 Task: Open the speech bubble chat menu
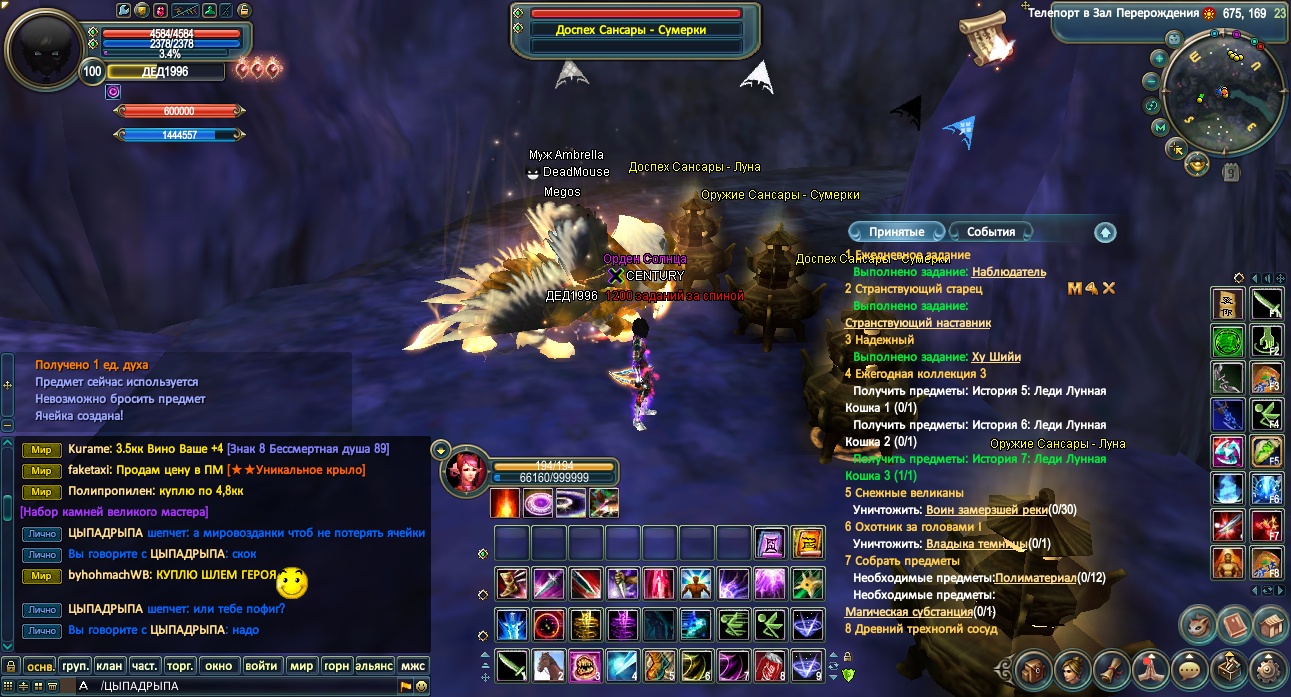(1188, 668)
